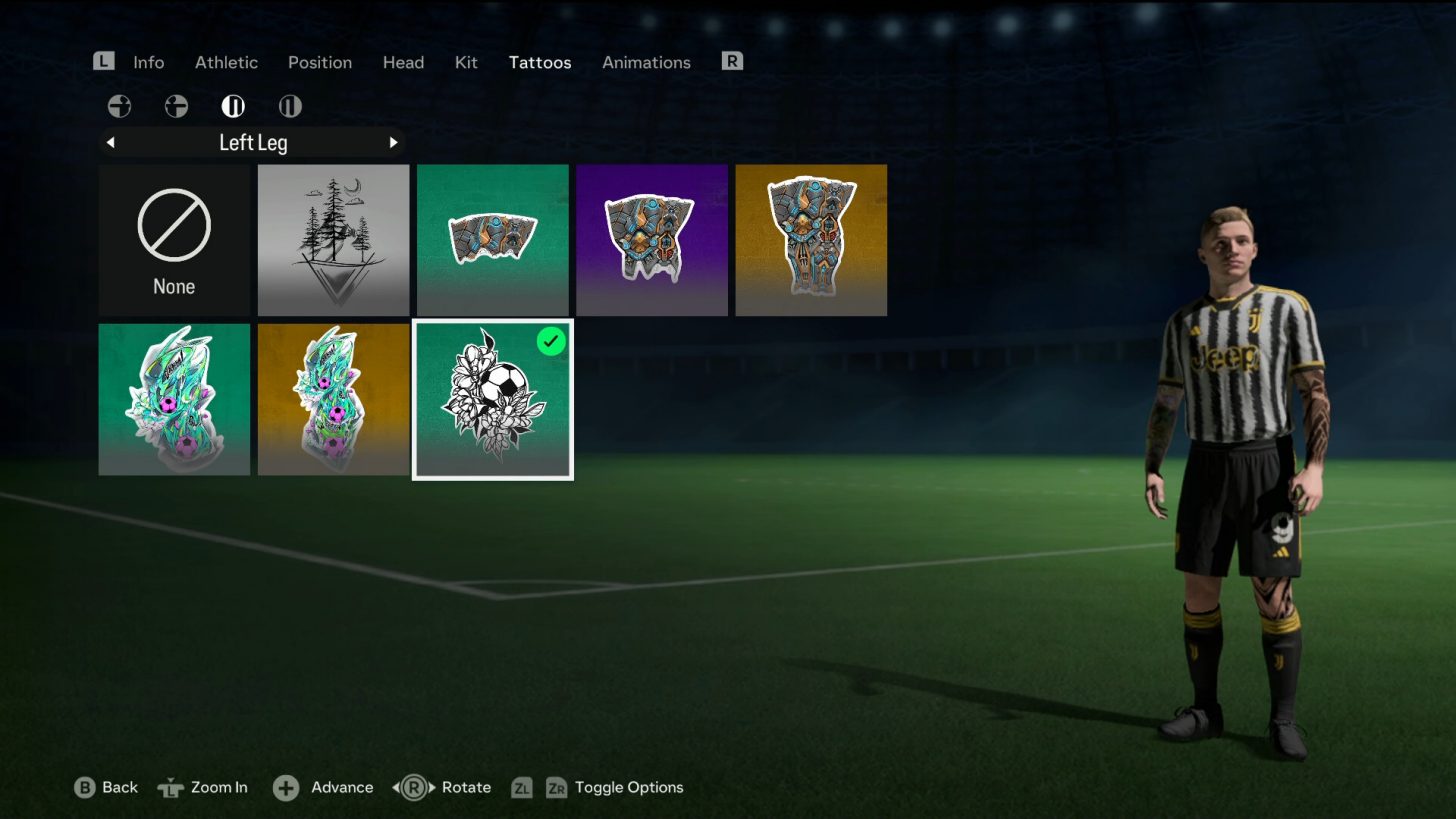
Task: Activate Zoom In control
Action: point(204,788)
